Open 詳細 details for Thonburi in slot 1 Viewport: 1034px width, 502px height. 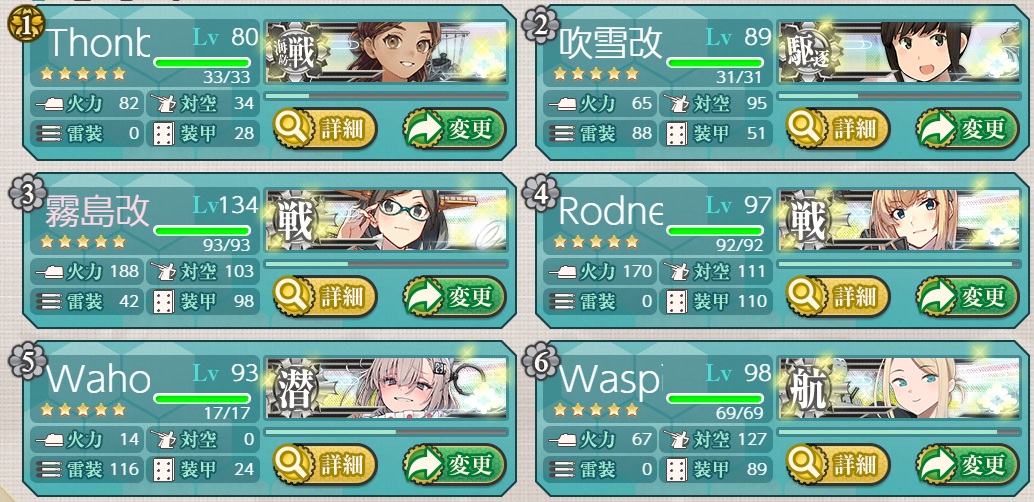324,128
